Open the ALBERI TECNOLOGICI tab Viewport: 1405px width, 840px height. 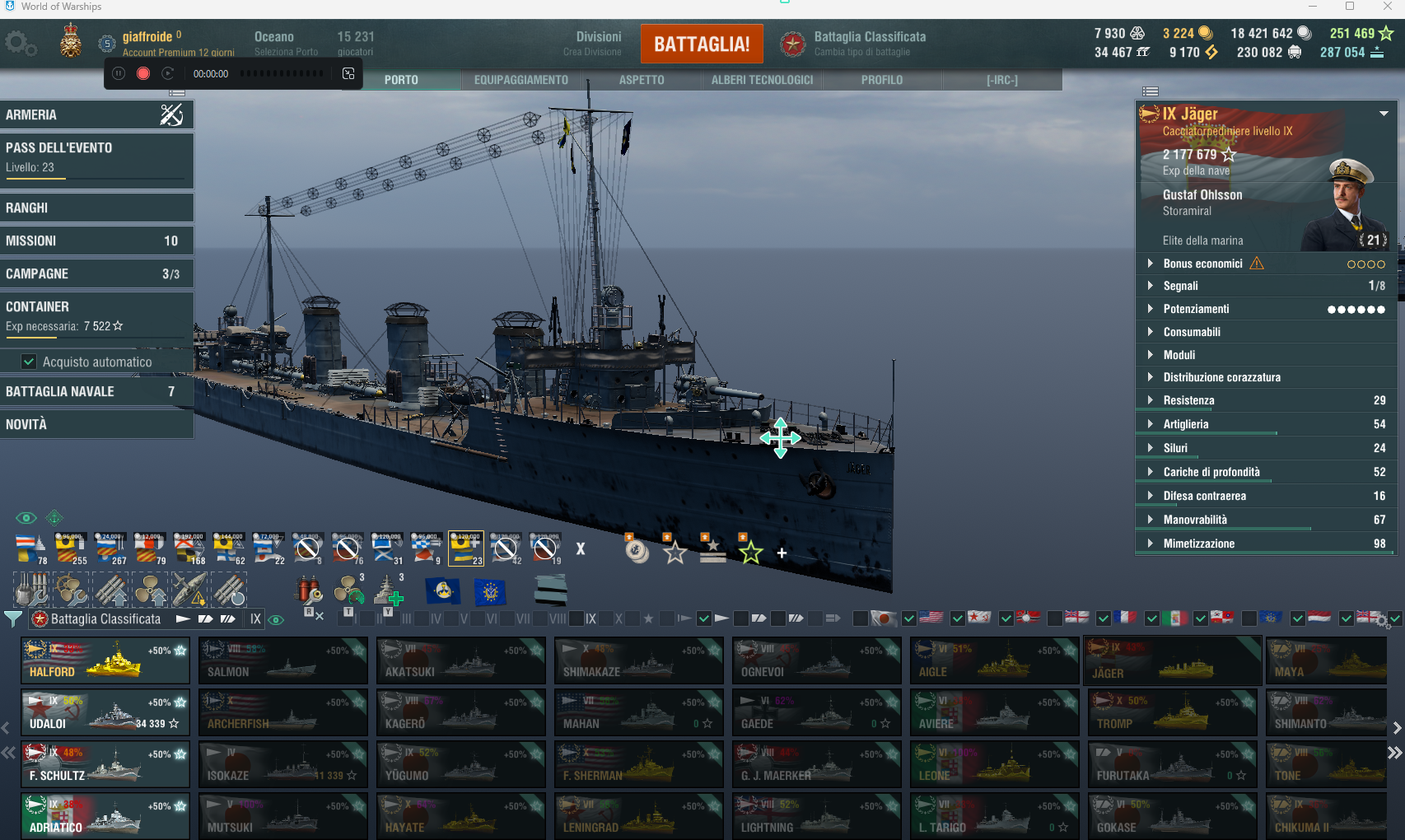[x=761, y=80]
